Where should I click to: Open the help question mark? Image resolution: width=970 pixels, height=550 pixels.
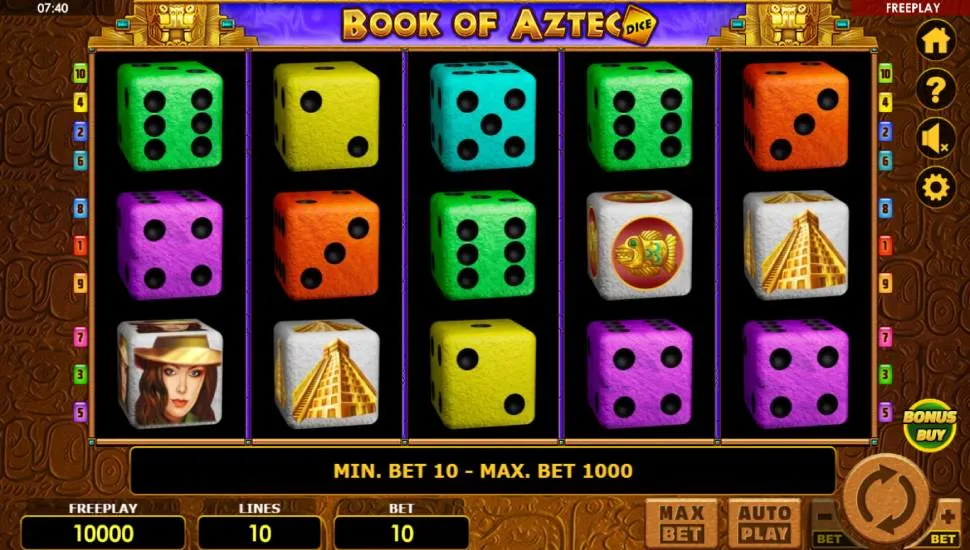936,90
